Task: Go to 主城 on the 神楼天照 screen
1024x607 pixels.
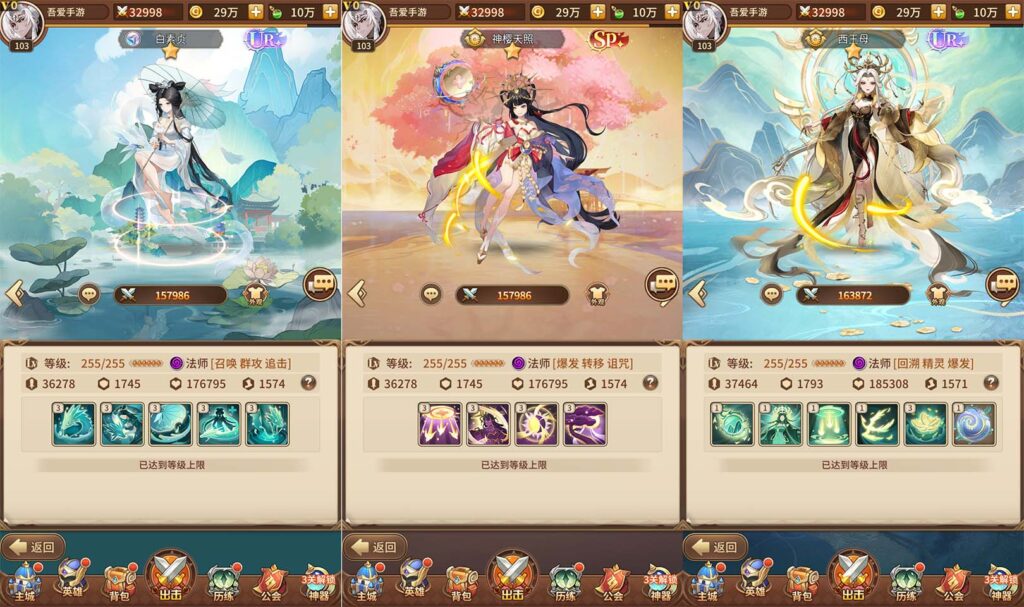Action: tap(365, 582)
